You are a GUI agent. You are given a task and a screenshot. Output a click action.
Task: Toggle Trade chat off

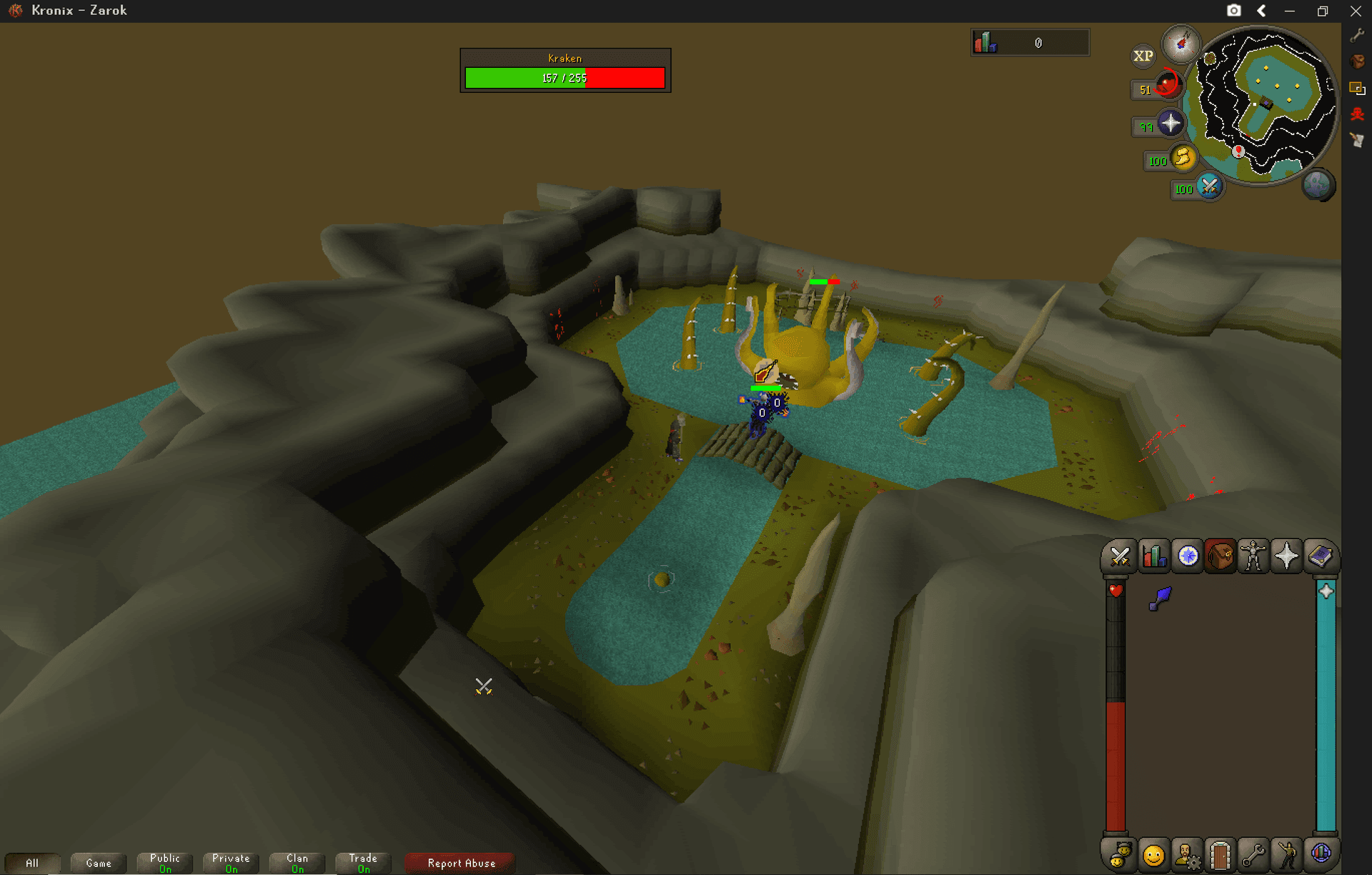362,862
